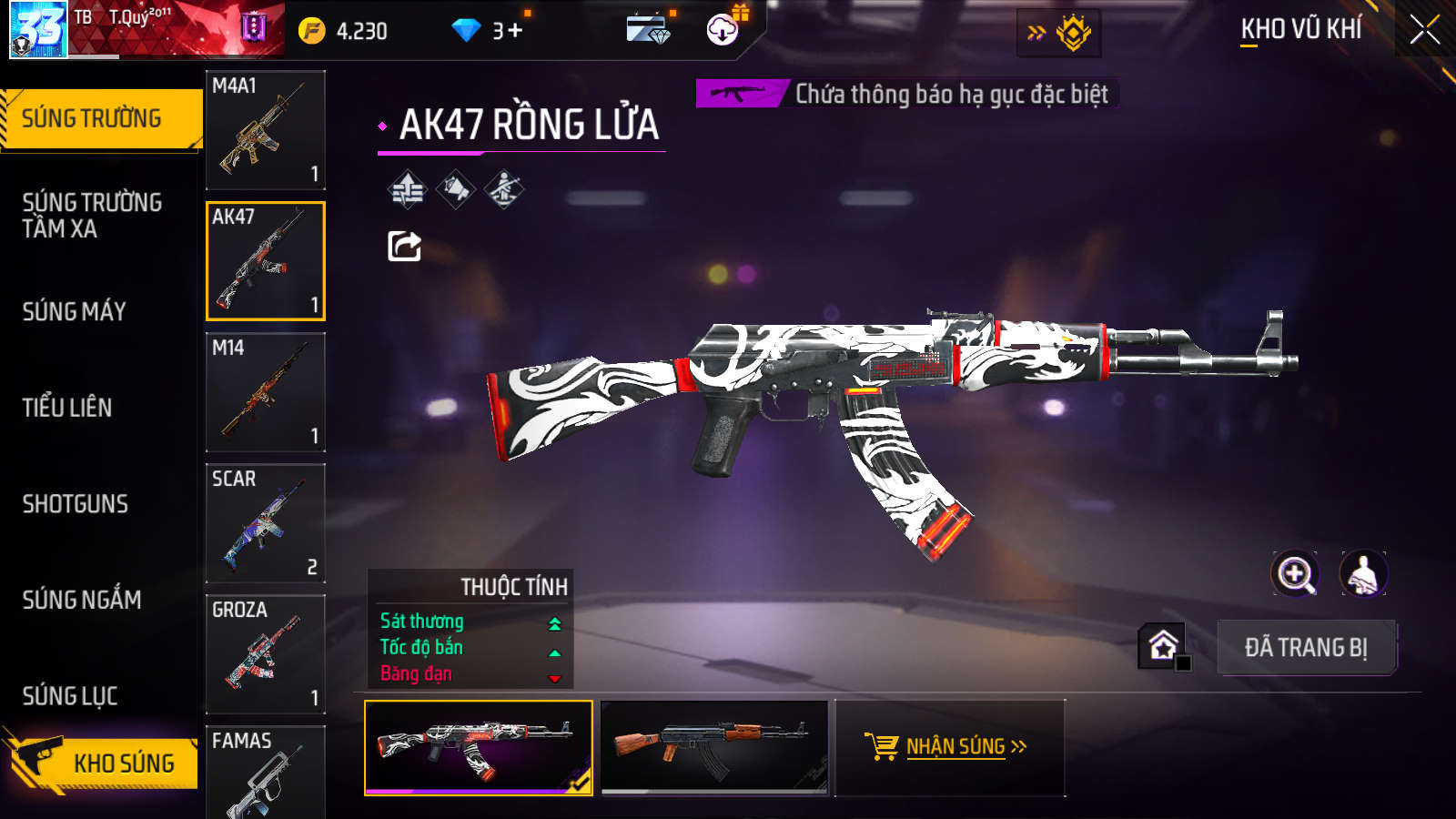The height and width of the screenshot is (819, 1456).
Task: Switch to Súng Trường Tầm Xa category
Action: point(92,215)
